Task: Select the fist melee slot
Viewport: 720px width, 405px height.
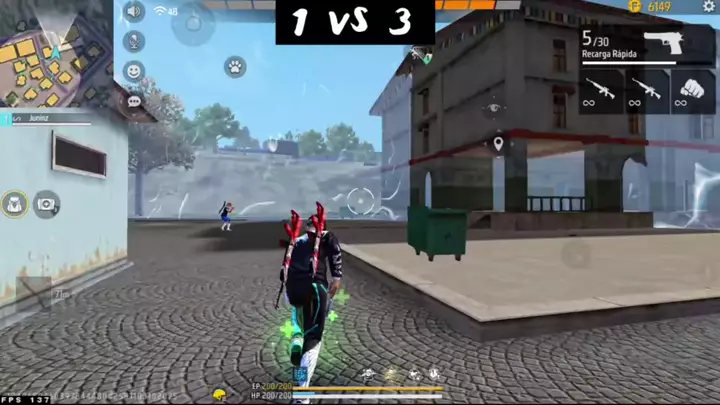Action: [x=692, y=90]
